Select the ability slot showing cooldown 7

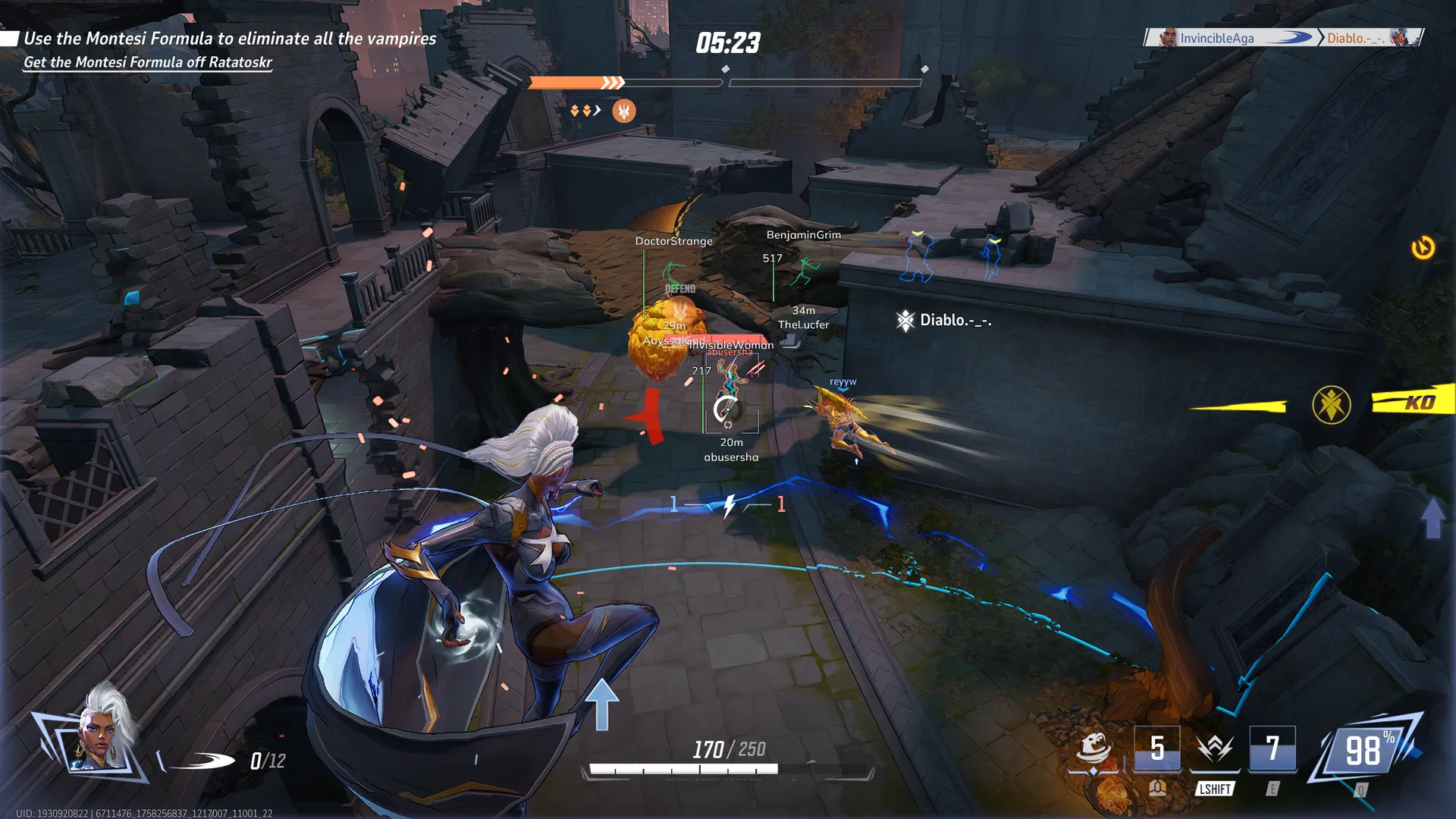click(x=1272, y=749)
